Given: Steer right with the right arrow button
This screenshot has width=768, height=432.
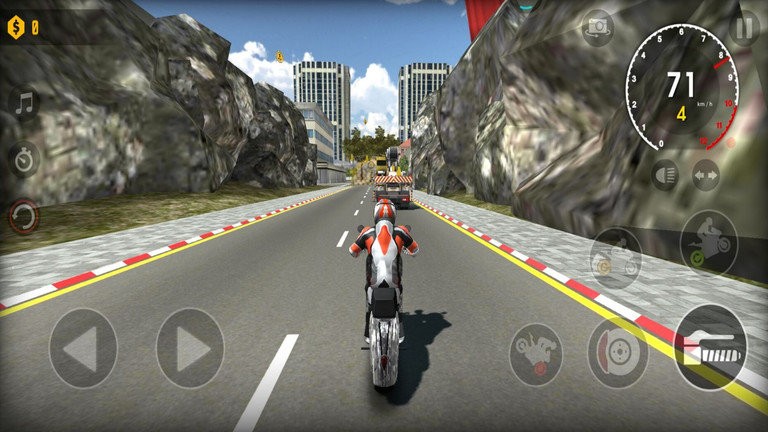Looking at the screenshot, I should click(190, 347).
